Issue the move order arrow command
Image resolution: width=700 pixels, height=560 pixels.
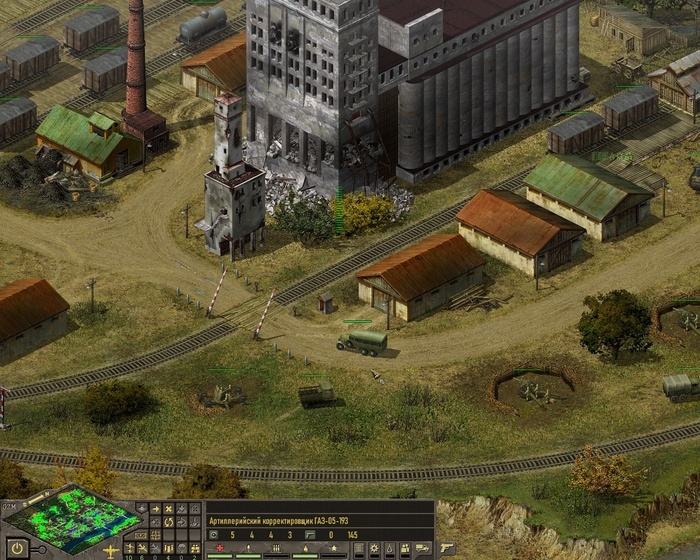156,509
